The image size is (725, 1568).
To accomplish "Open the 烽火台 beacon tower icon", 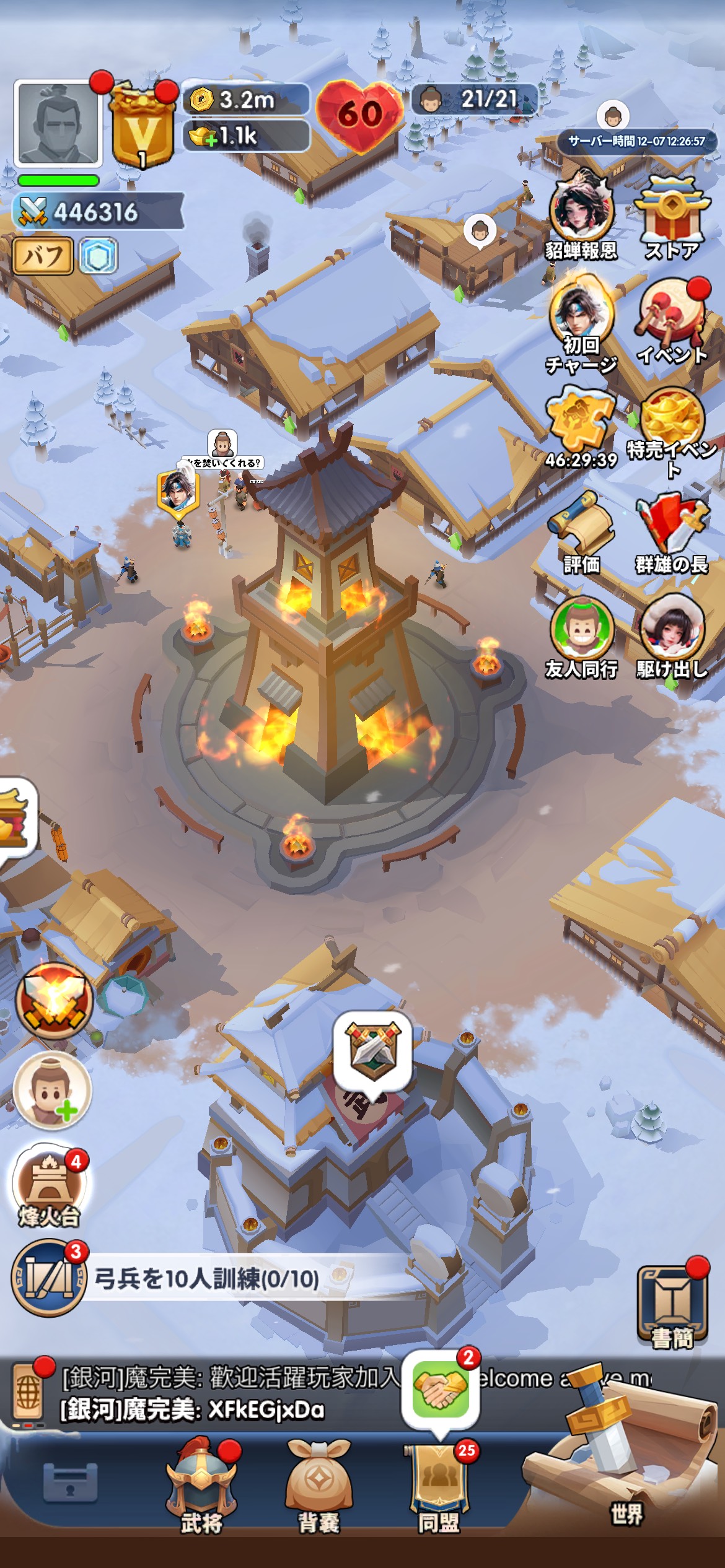I will 50,1184.
